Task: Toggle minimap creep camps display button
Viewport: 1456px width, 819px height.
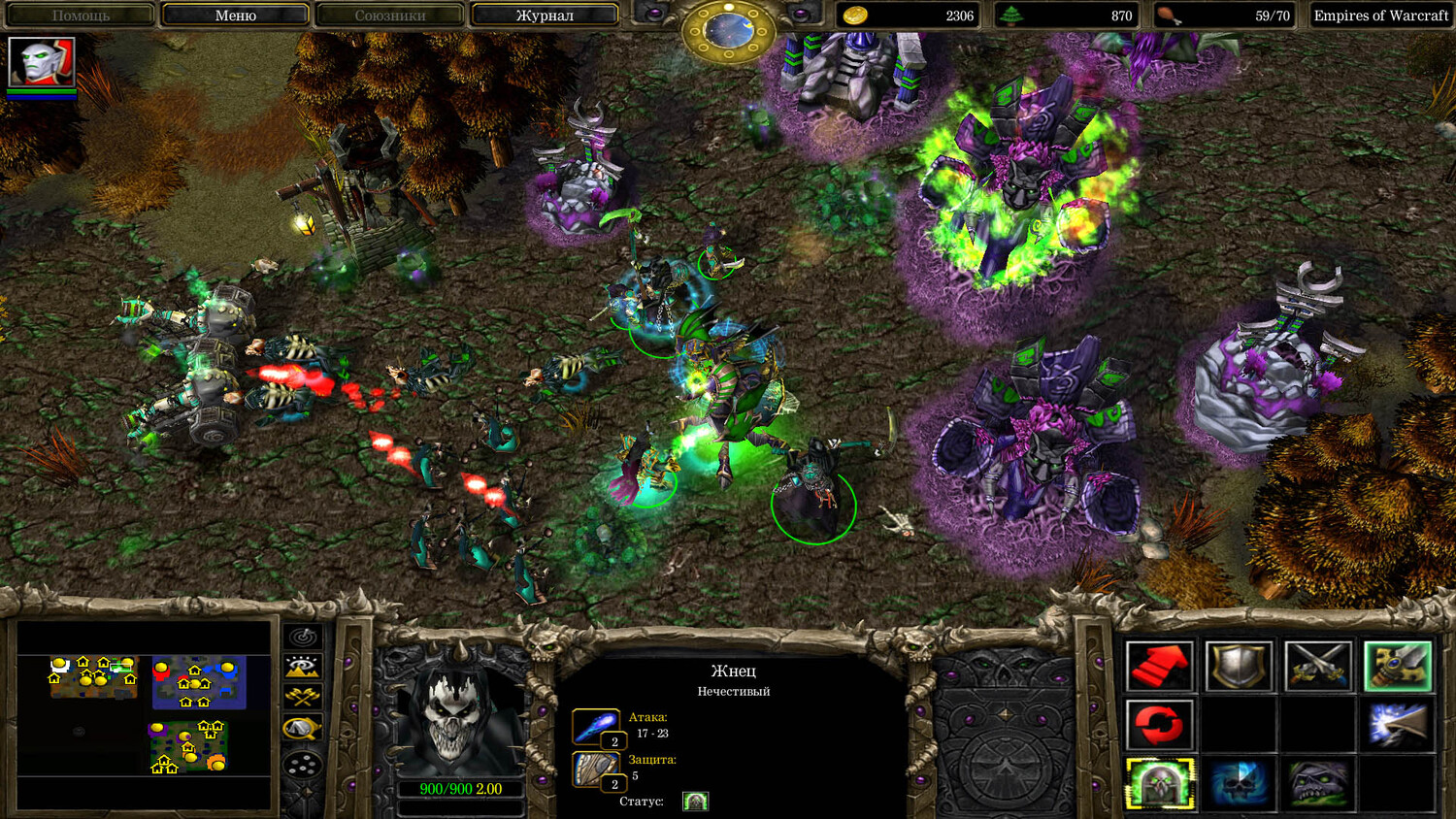Action: (x=303, y=728)
